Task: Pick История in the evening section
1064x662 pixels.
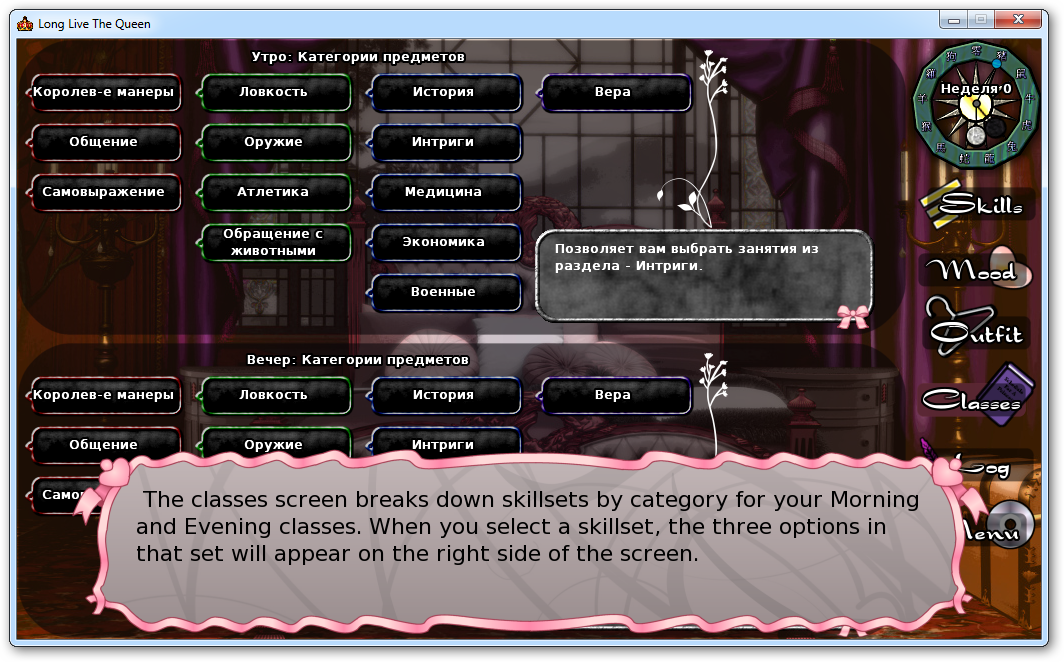Action: point(444,395)
